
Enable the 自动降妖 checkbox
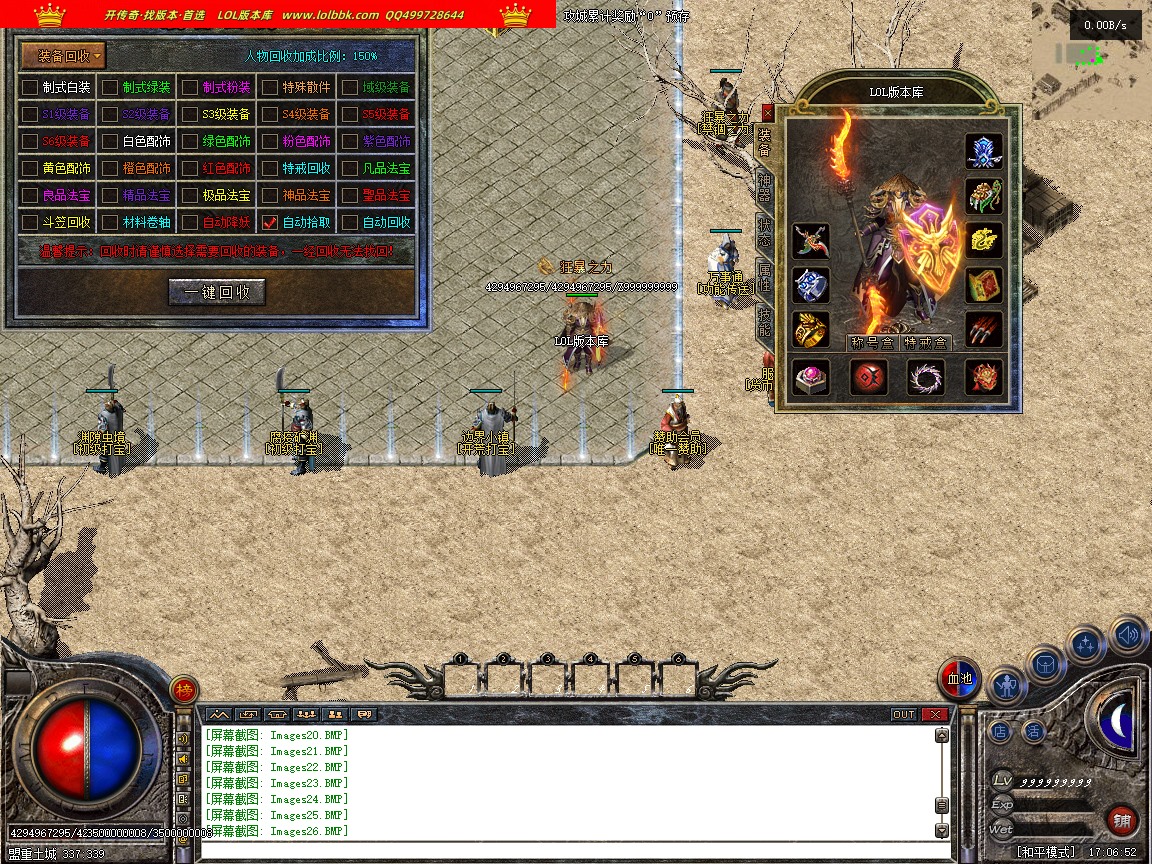[x=190, y=222]
